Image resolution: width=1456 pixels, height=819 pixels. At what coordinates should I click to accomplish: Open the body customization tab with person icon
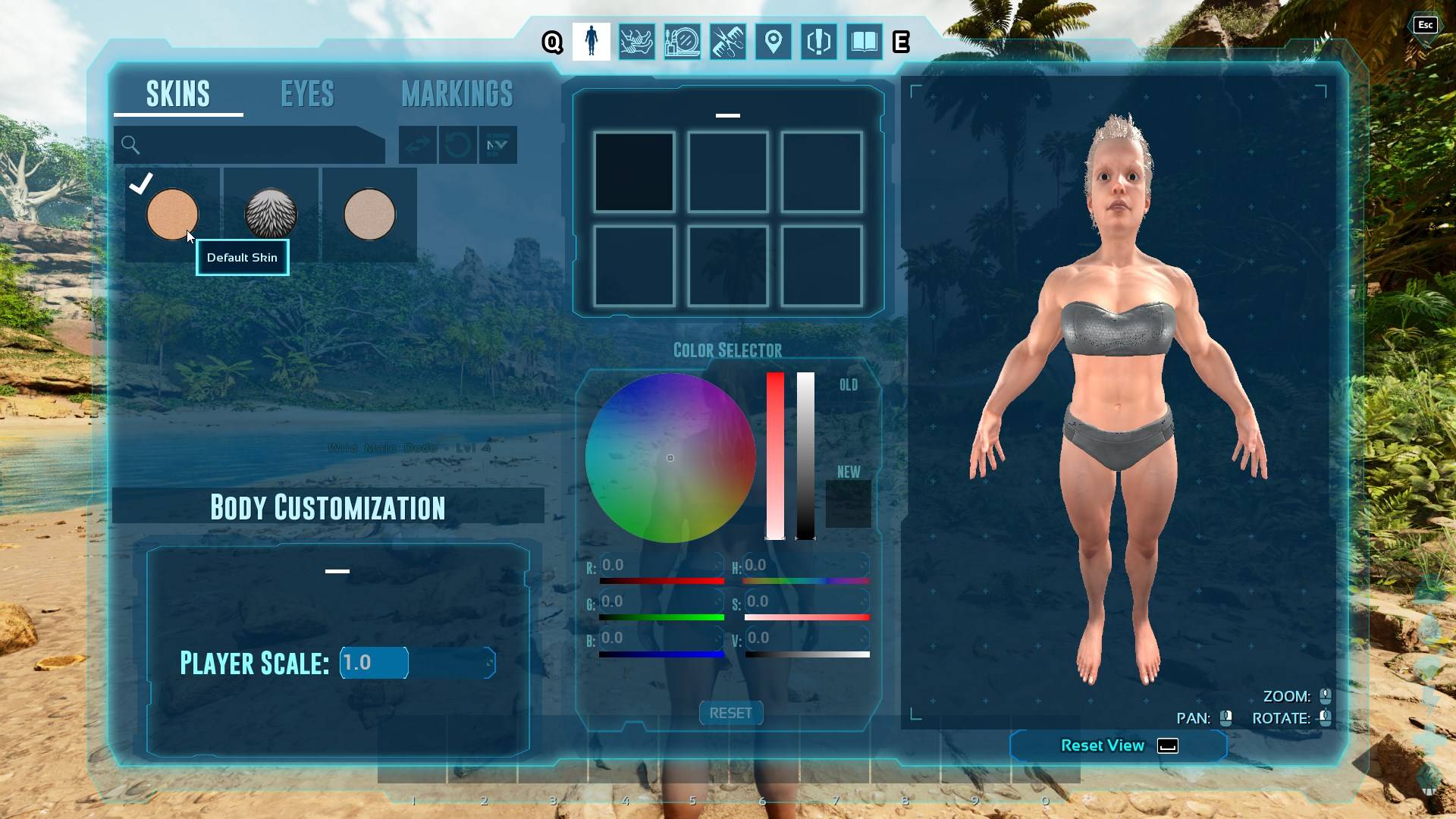(x=591, y=42)
